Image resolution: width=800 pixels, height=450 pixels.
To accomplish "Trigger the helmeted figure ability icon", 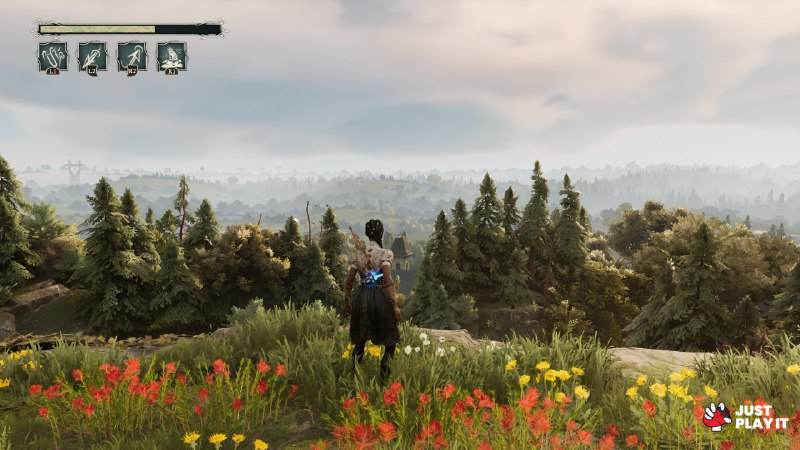I will [x=171, y=56].
